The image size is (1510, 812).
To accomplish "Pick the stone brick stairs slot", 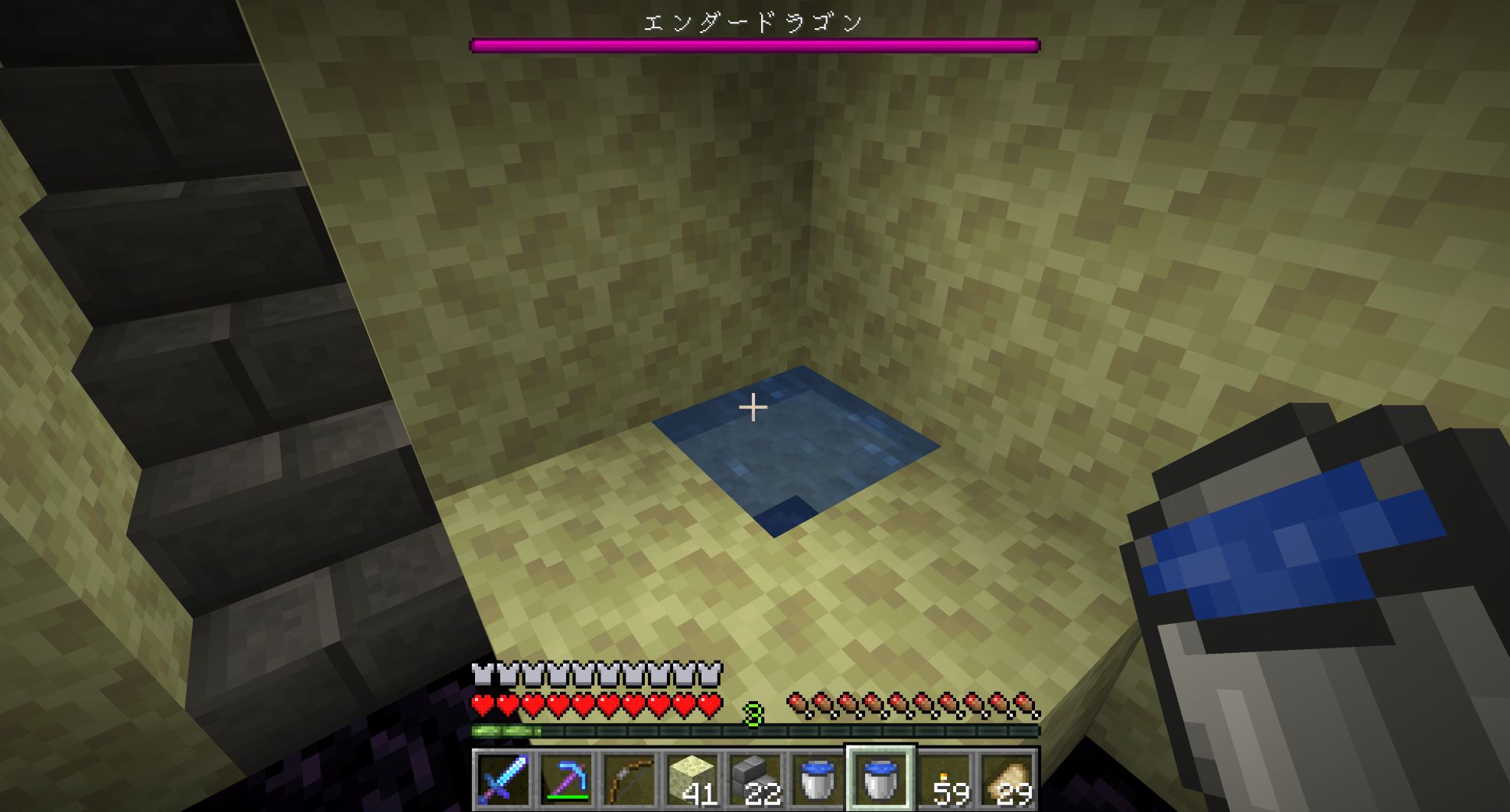I will coord(754,780).
